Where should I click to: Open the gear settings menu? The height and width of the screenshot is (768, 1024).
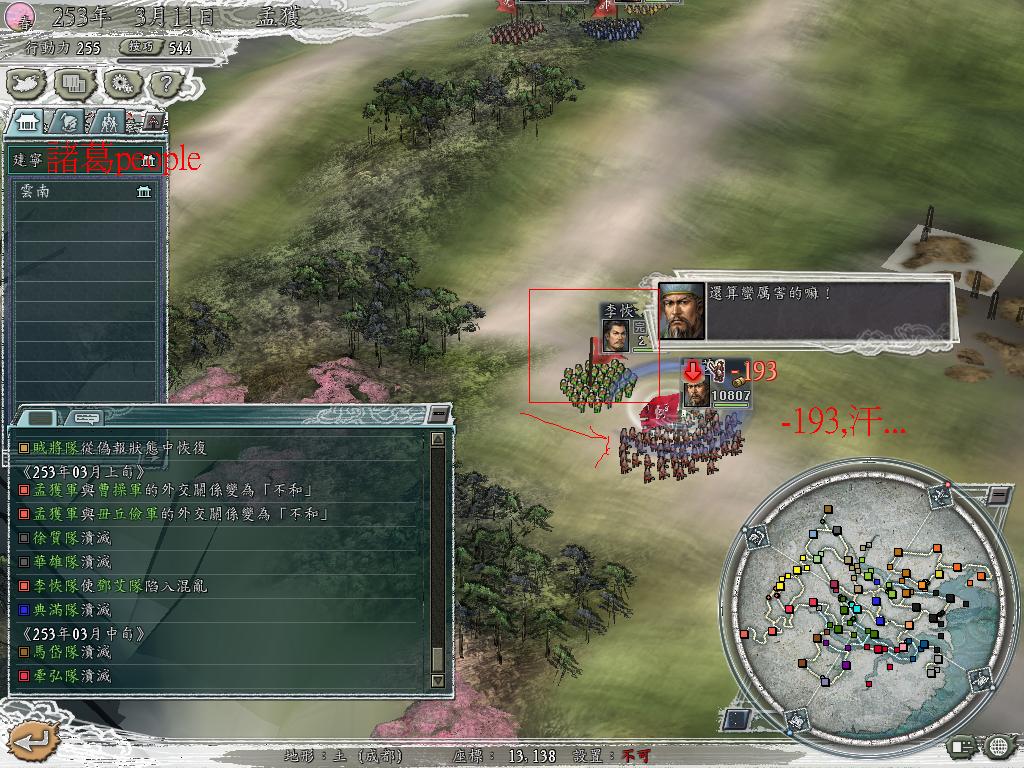click(x=121, y=85)
